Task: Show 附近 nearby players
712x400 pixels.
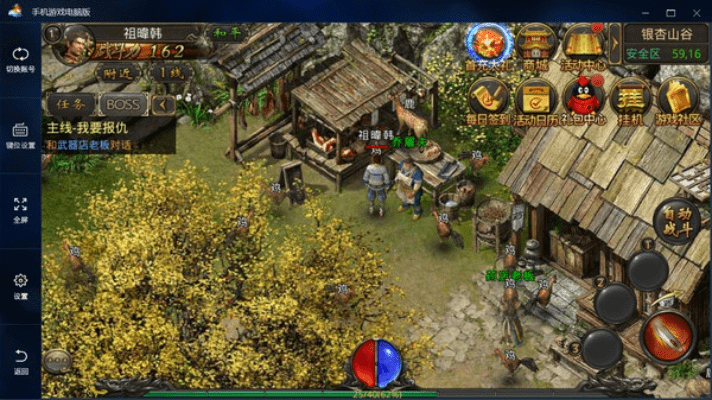Action: 118,73
